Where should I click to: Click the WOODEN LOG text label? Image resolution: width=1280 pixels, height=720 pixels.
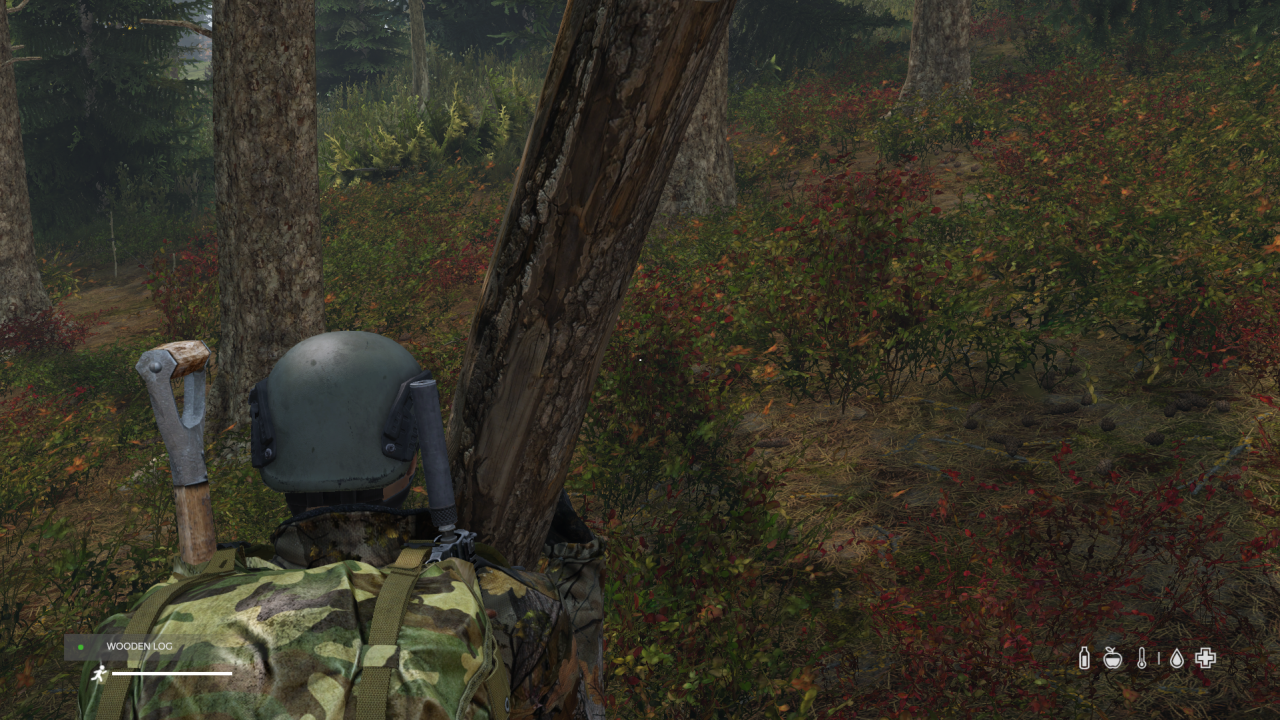point(138,646)
